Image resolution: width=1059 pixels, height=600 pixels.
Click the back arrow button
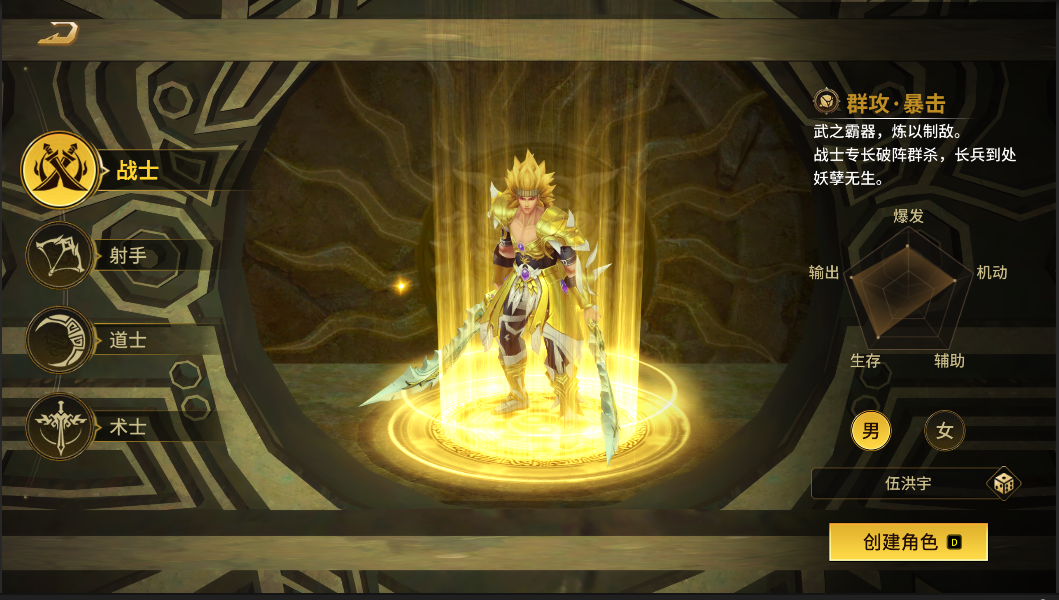(x=58, y=33)
